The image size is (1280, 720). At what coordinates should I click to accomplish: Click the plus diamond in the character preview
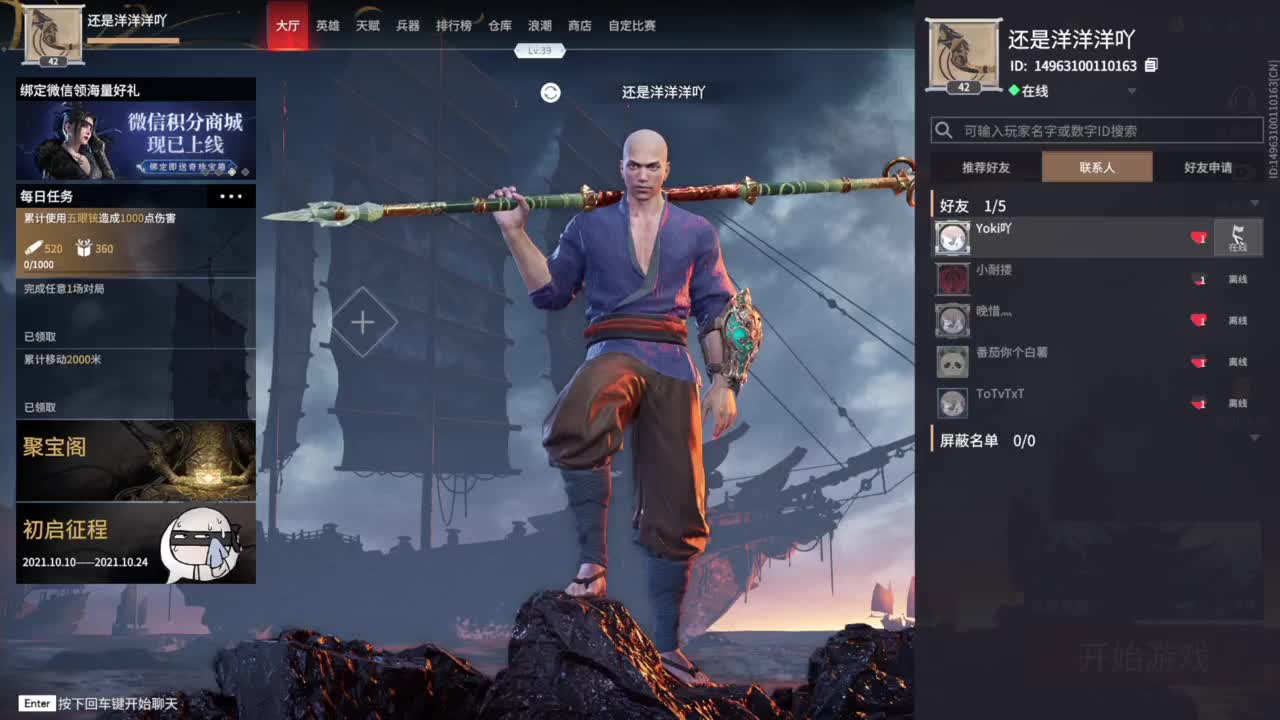tap(363, 322)
